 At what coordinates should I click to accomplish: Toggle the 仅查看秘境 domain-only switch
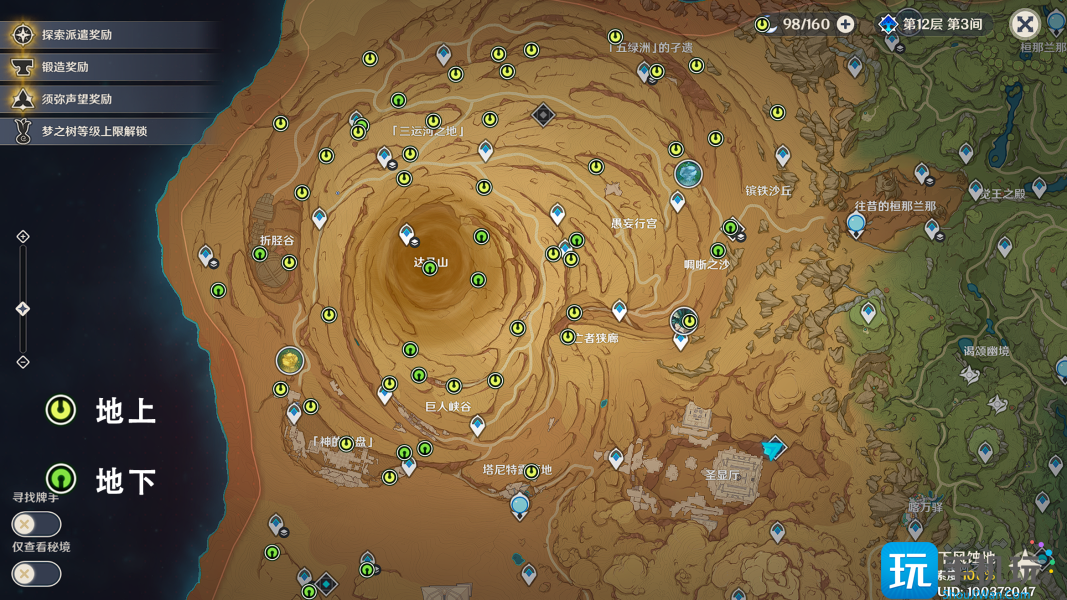tap(36, 574)
